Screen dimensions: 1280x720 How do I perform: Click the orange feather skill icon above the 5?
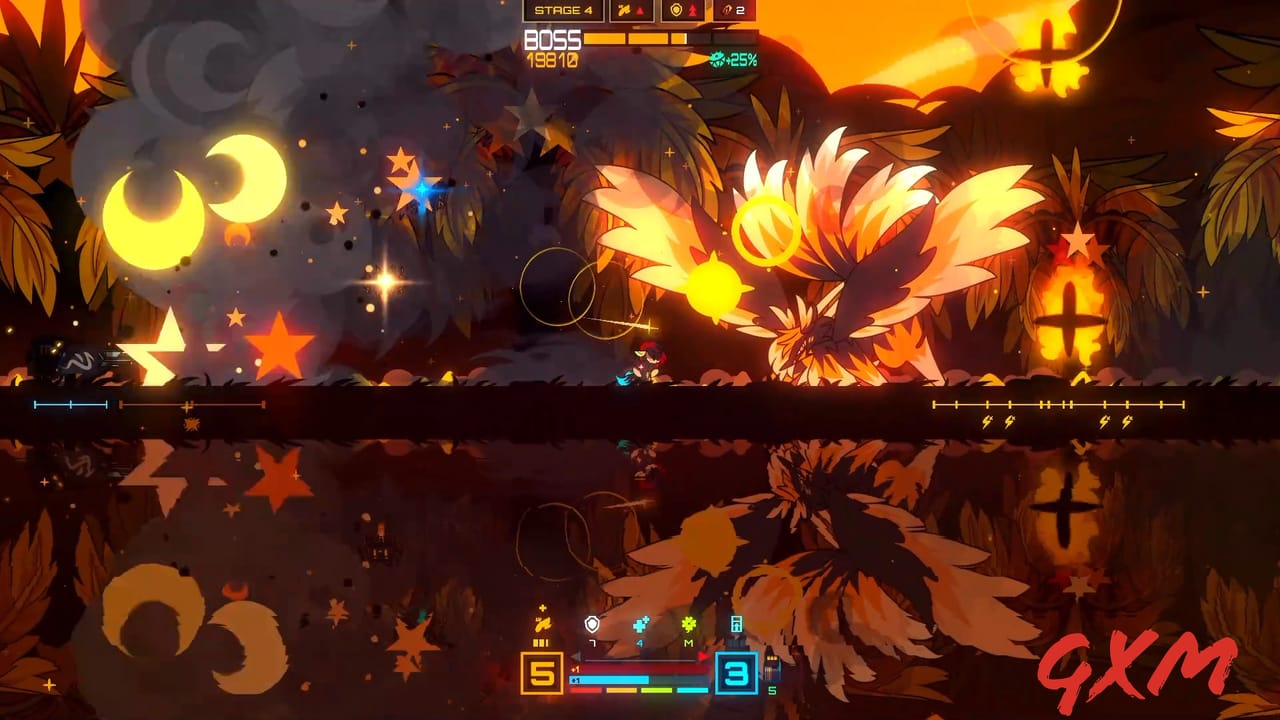point(542,624)
